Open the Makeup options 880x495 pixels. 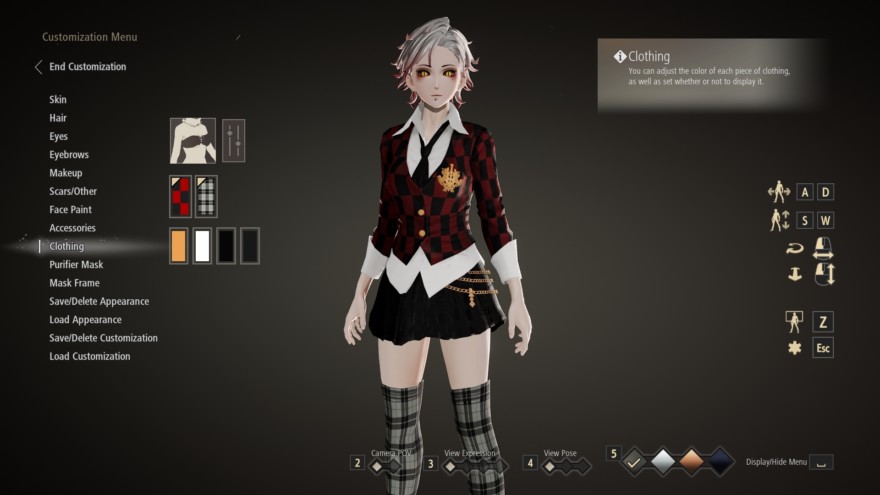[66, 173]
